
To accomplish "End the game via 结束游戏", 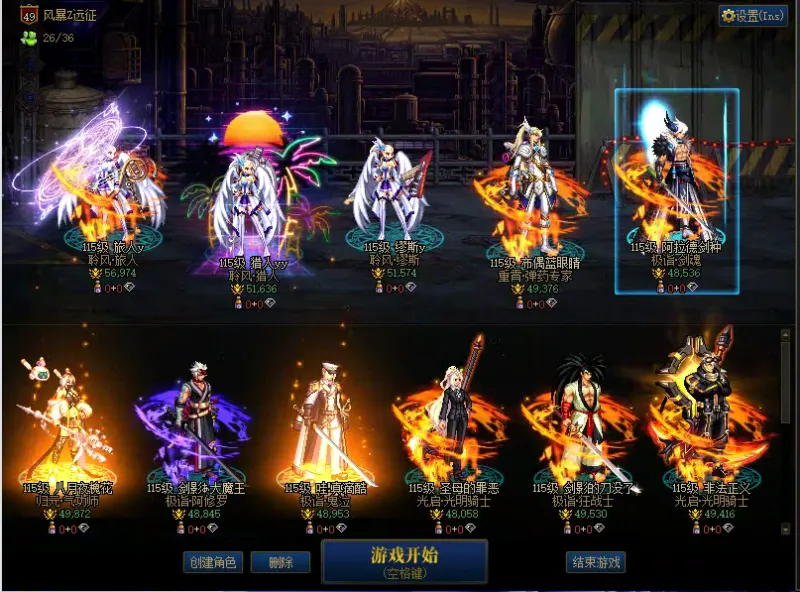I will click(595, 562).
